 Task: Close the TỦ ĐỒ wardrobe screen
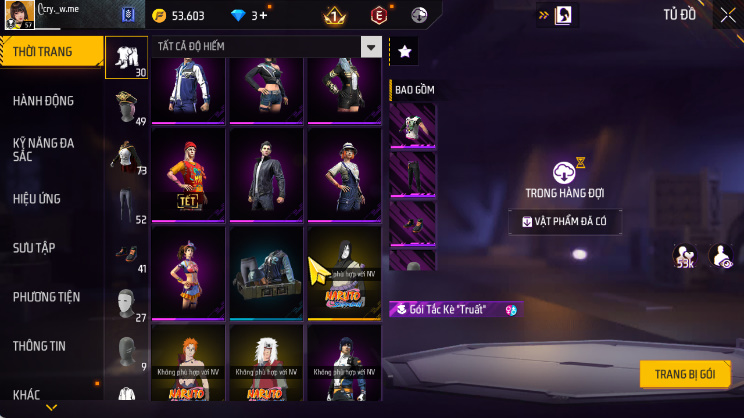[x=727, y=15]
